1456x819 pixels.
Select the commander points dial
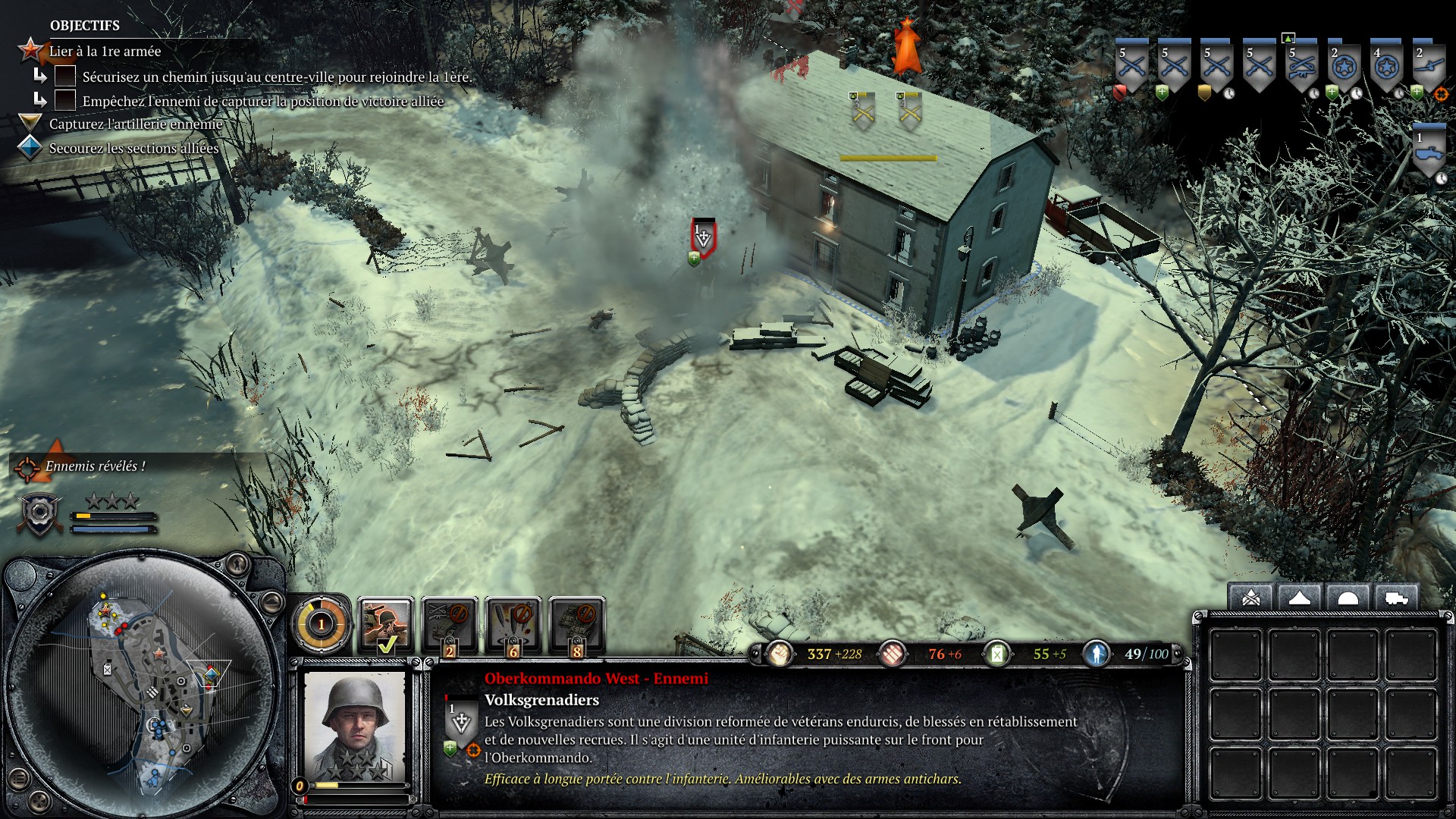[x=321, y=624]
